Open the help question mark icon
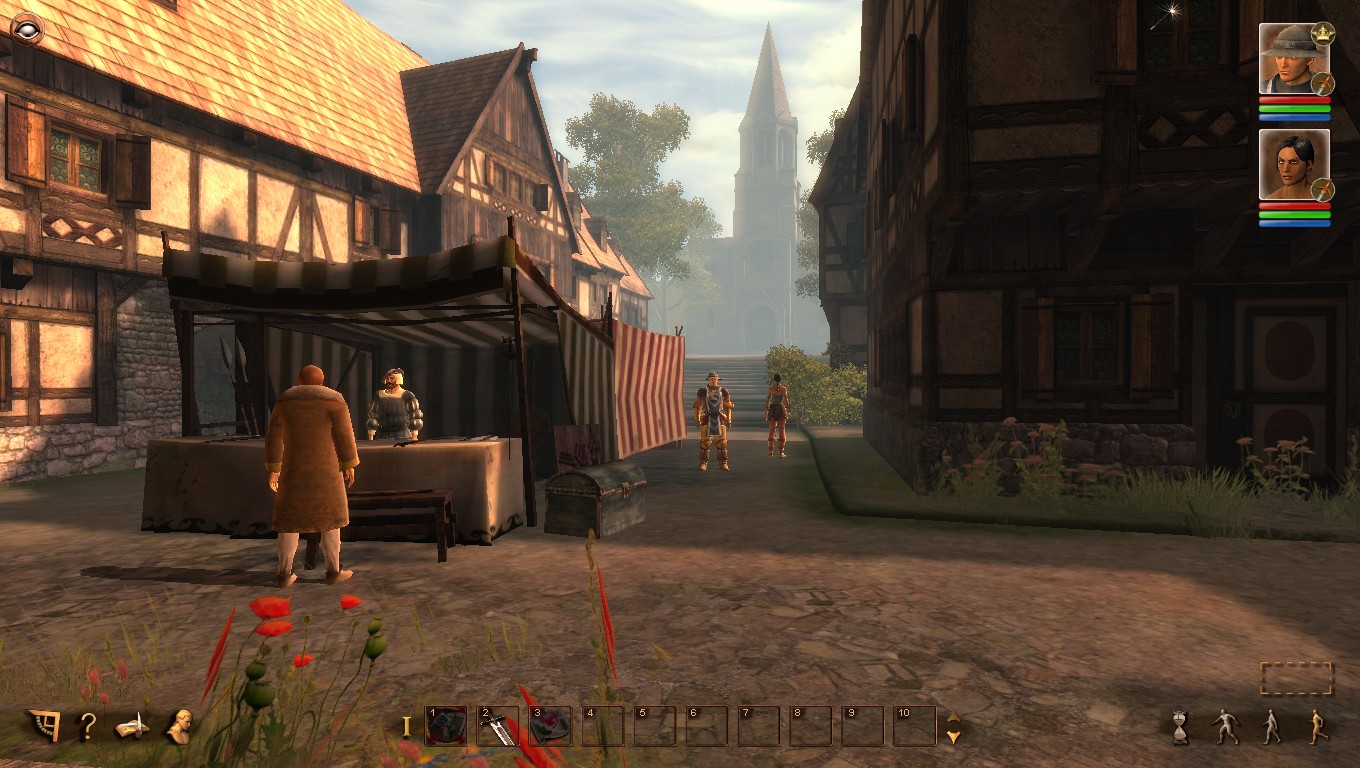The height and width of the screenshot is (768, 1360). [88, 725]
